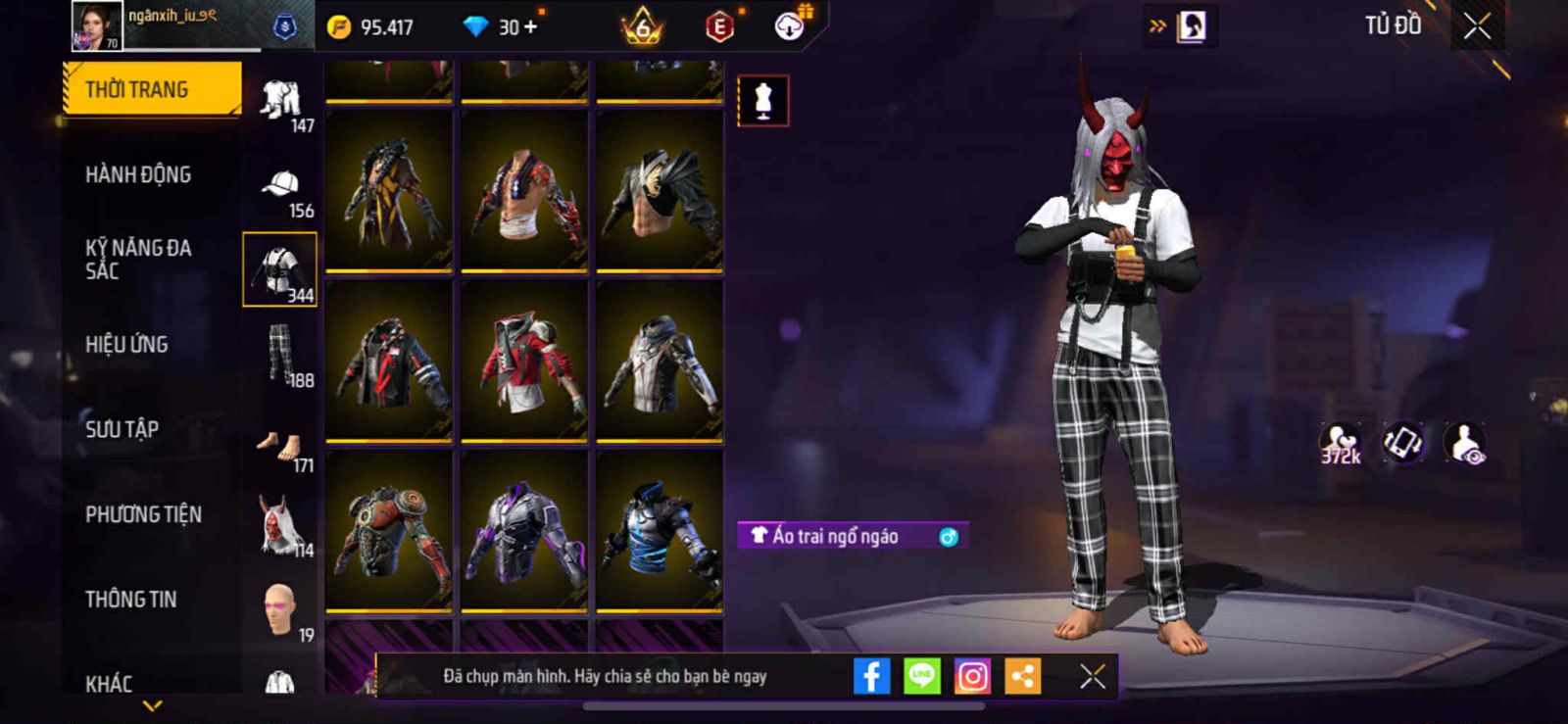This screenshot has width=1568, height=724.
Task: Choose the white cap headwear subcategory
Action: 281,186
